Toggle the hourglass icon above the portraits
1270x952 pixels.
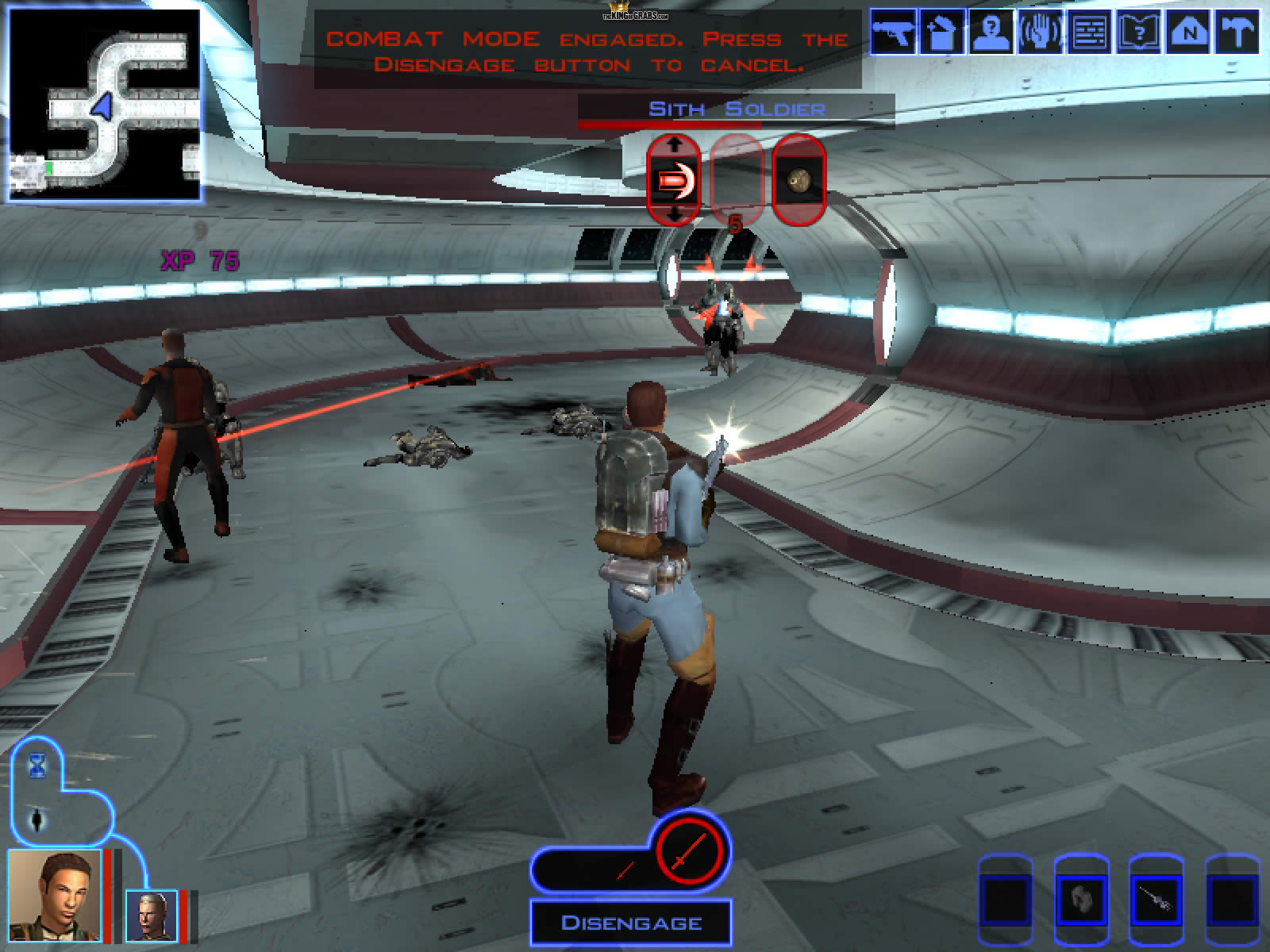pyautogui.click(x=37, y=766)
